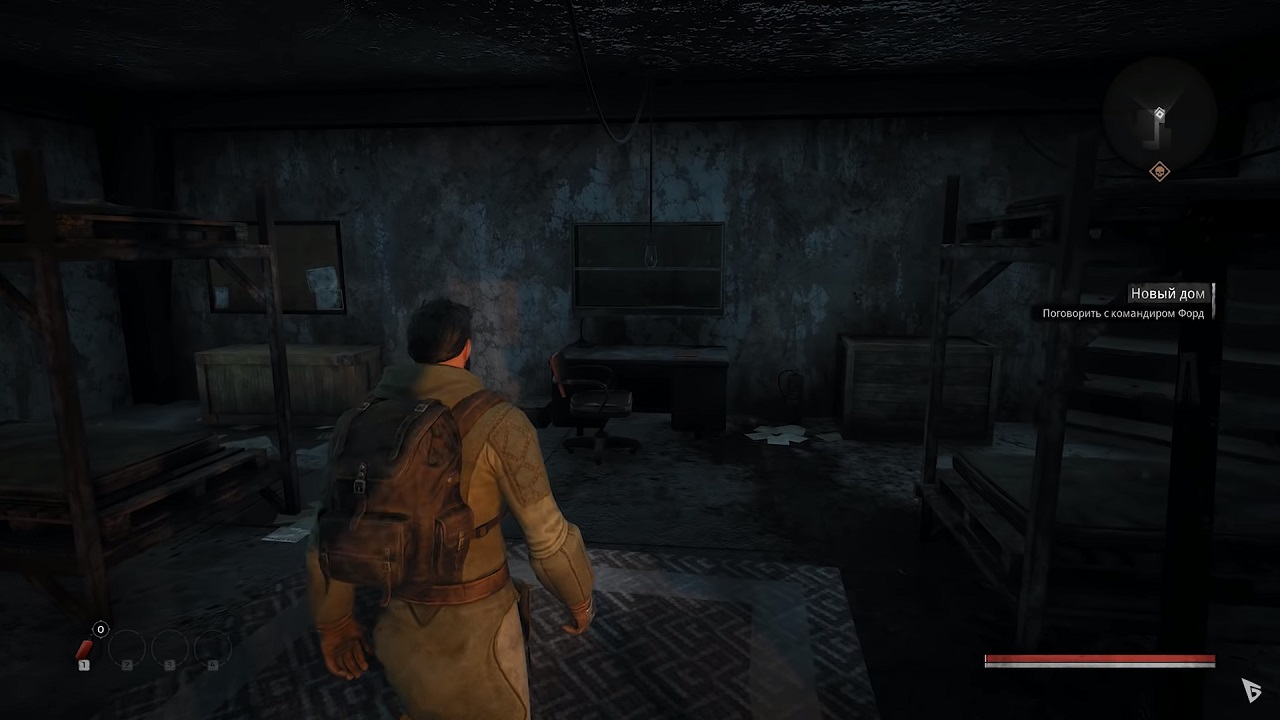Screen dimensions: 1280x720
Task: Open the circular minimap
Action: (1159, 113)
